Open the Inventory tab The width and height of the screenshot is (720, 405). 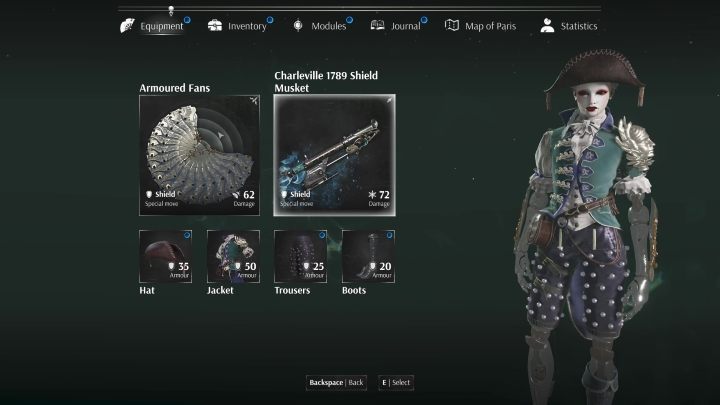[238, 26]
